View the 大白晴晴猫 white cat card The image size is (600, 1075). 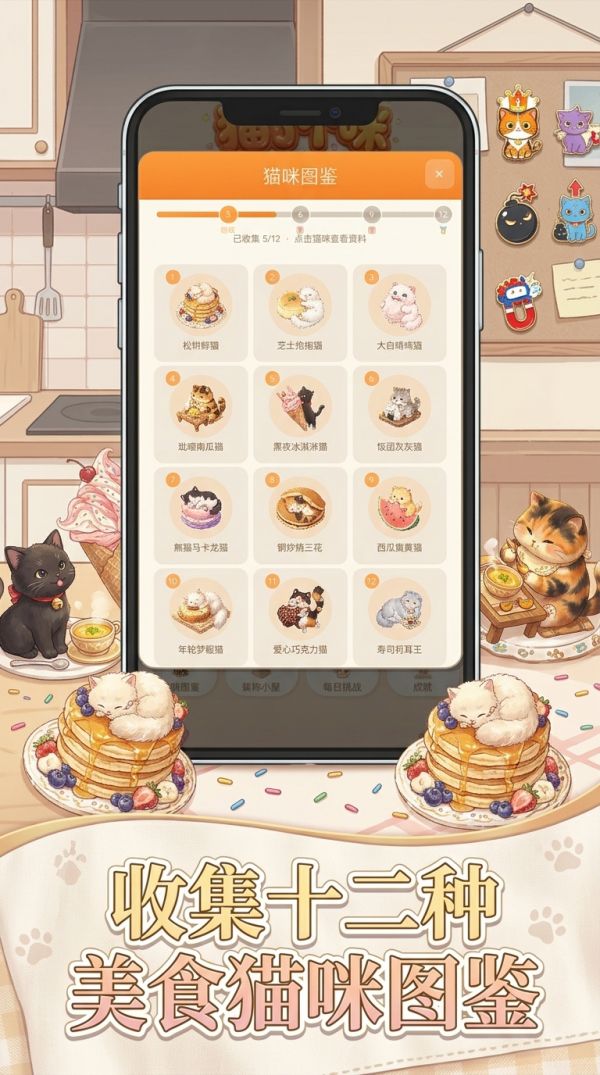pyautogui.click(x=399, y=311)
